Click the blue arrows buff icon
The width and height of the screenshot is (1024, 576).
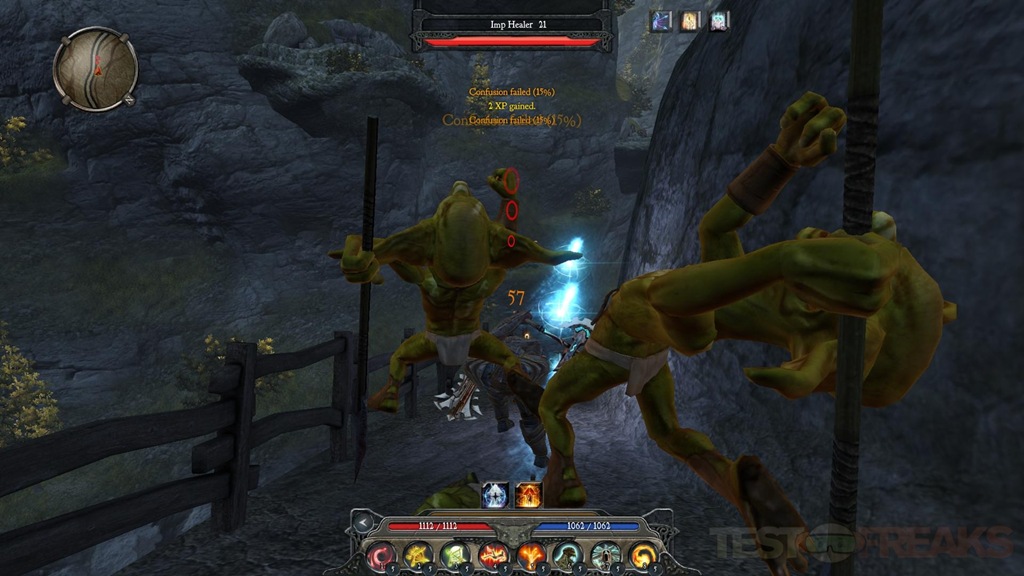coord(661,21)
